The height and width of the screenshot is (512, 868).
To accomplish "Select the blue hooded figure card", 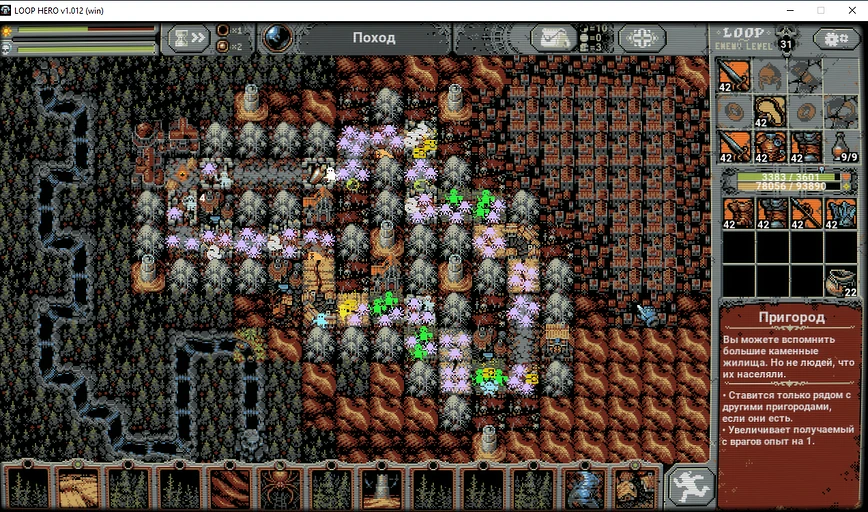I will [x=583, y=488].
